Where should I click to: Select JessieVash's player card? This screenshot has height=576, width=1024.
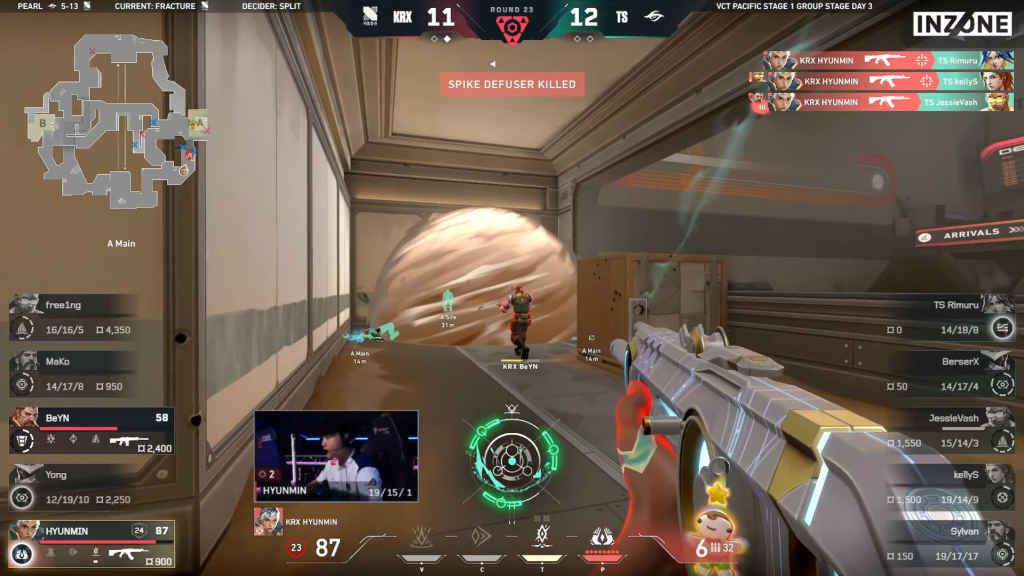[948, 431]
